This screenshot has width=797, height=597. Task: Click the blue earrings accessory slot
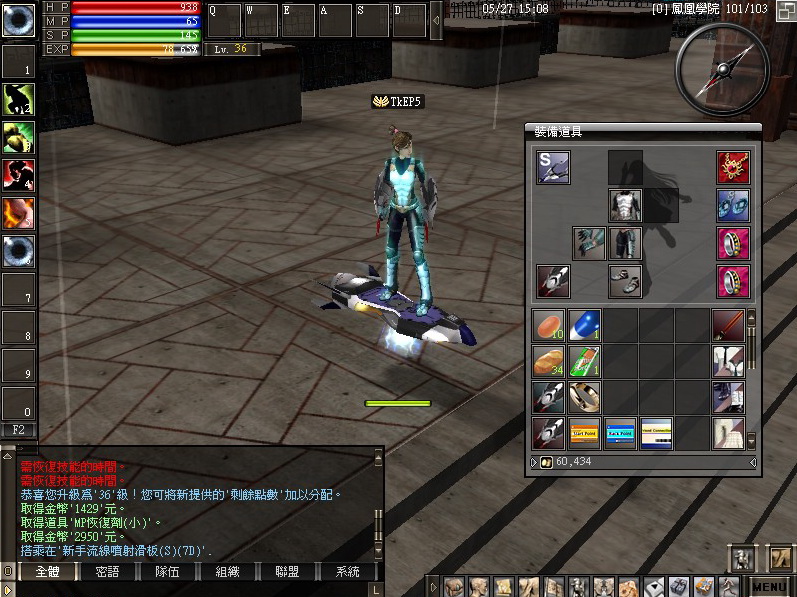pyautogui.click(x=733, y=205)
